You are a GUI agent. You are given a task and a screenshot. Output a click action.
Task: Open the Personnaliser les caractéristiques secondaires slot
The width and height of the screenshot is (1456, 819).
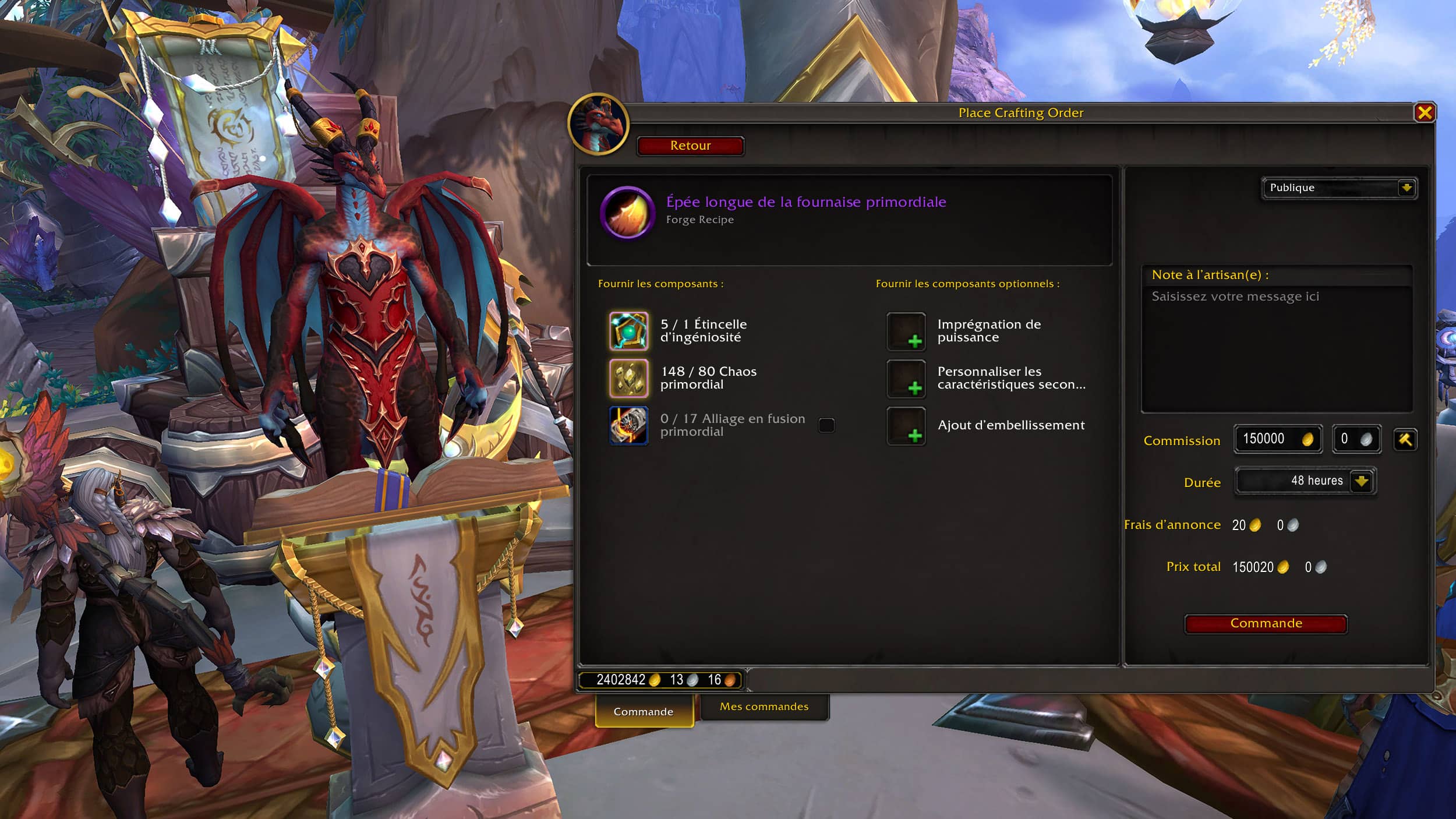906,379
